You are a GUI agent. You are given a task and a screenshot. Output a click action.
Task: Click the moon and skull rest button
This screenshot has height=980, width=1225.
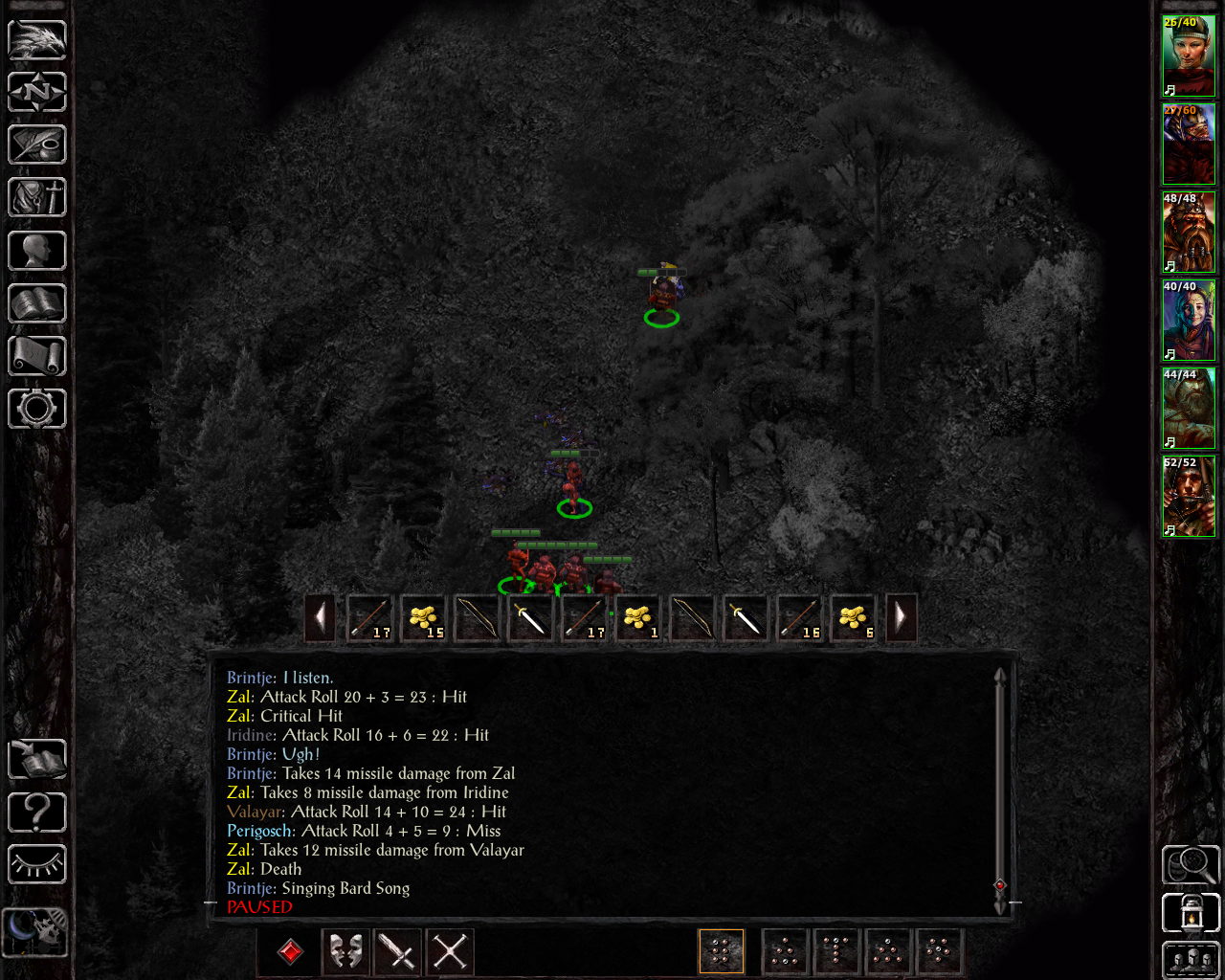35,930
